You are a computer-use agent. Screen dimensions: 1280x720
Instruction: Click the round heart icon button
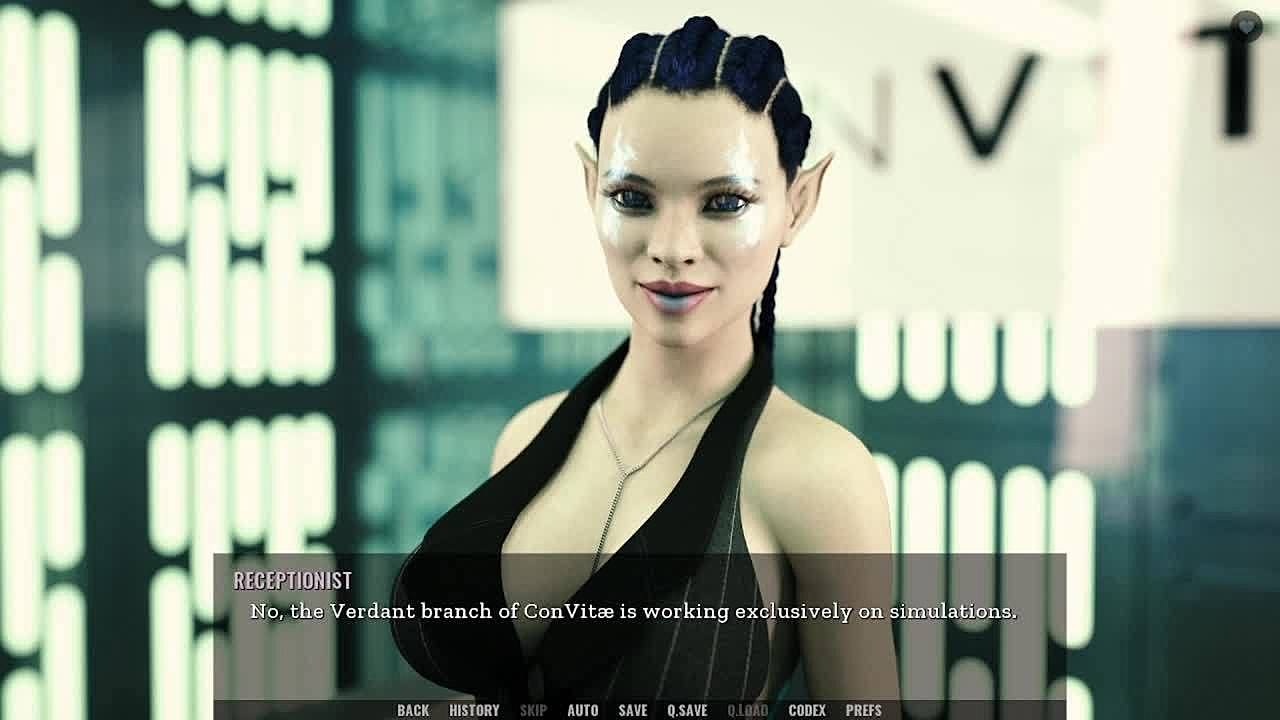(1246, 26)
